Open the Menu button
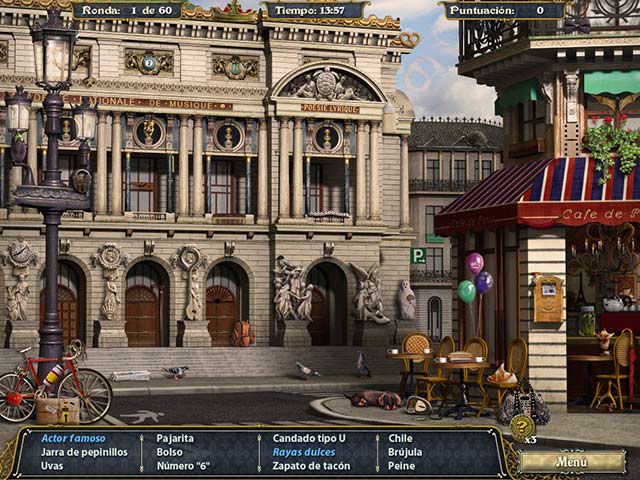640x480 pixels. pos(572,461)
